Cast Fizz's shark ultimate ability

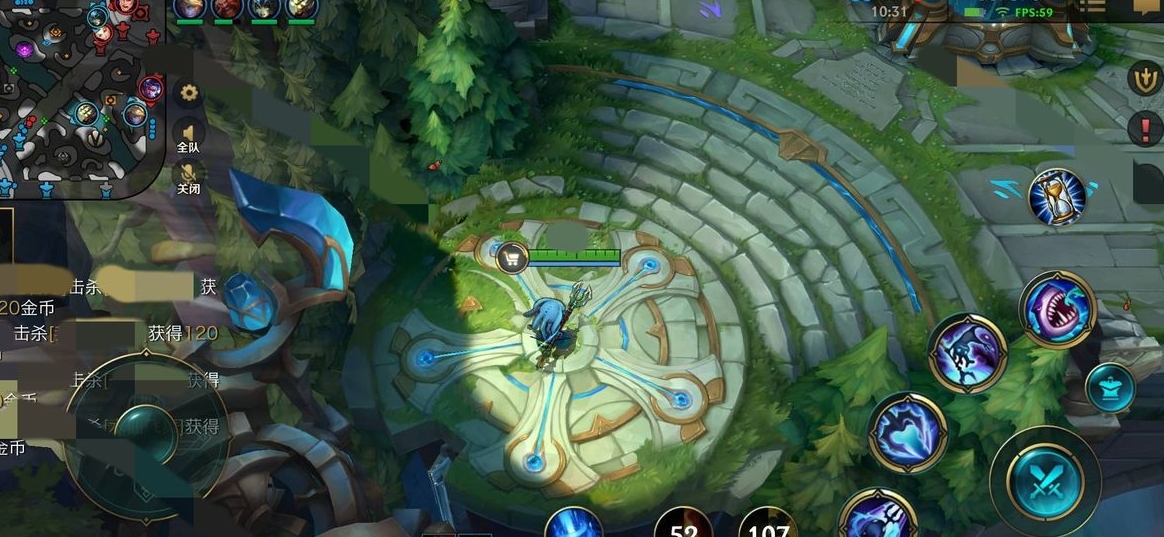pyautogui.click(x=1058, y=309)
